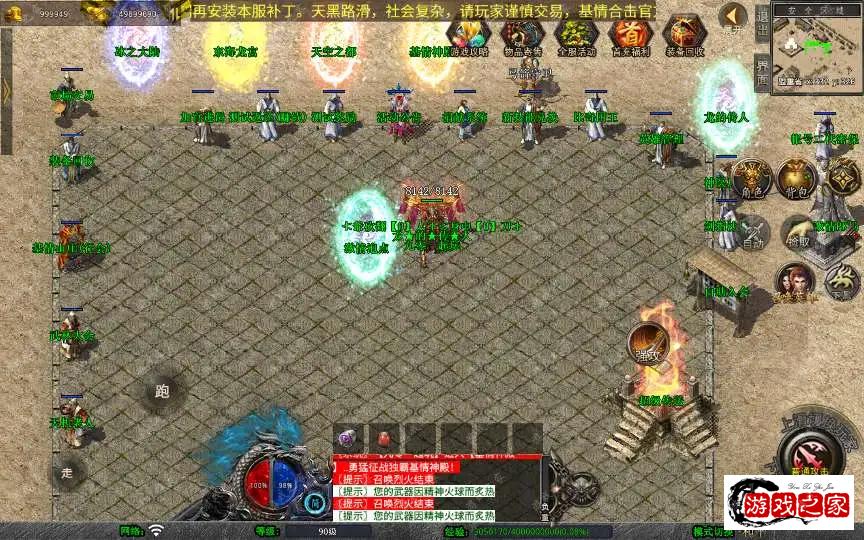Open the 角色 character sheet

pos(751,177)
